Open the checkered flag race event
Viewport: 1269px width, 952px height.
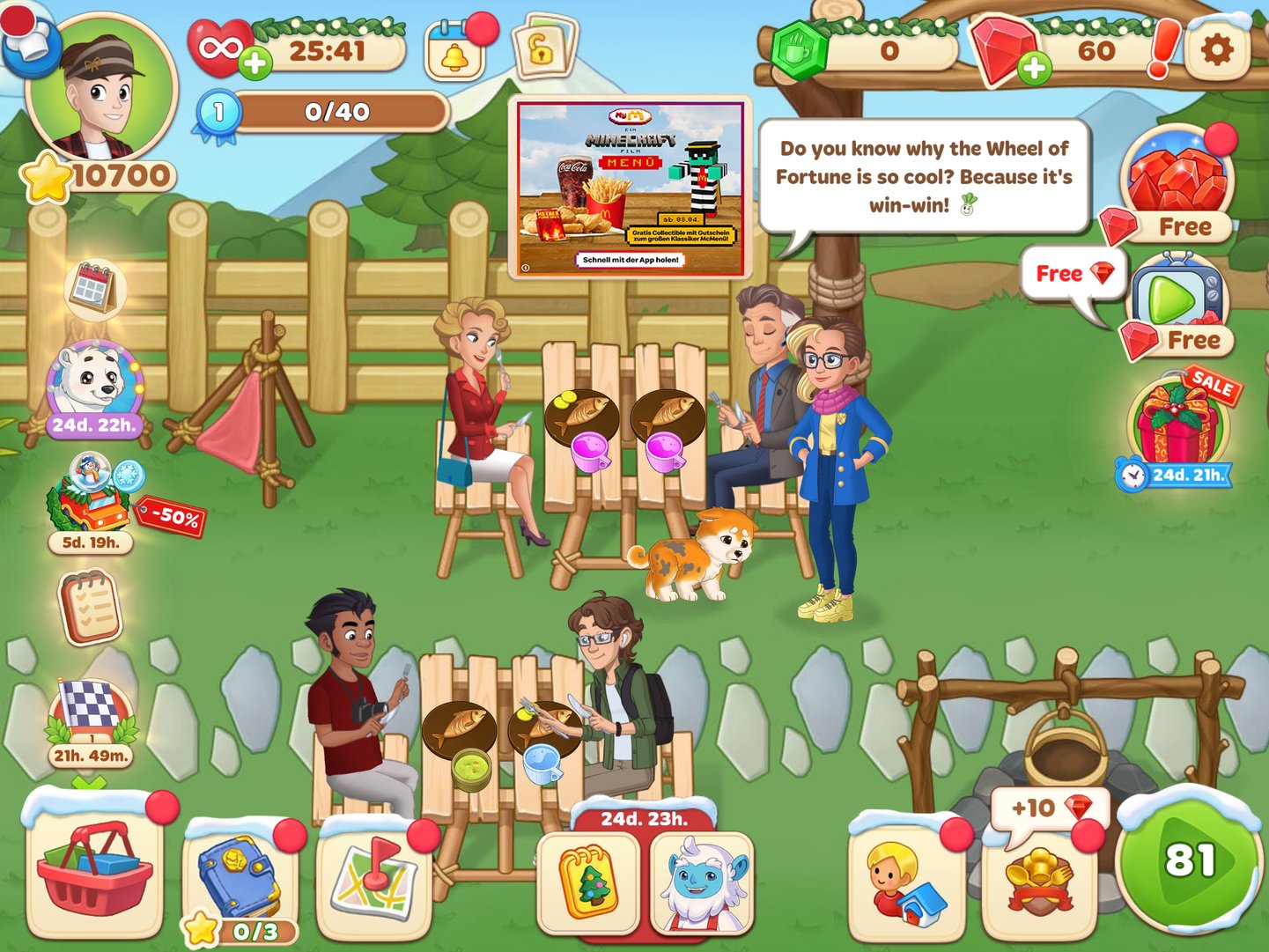click(91, 705)
